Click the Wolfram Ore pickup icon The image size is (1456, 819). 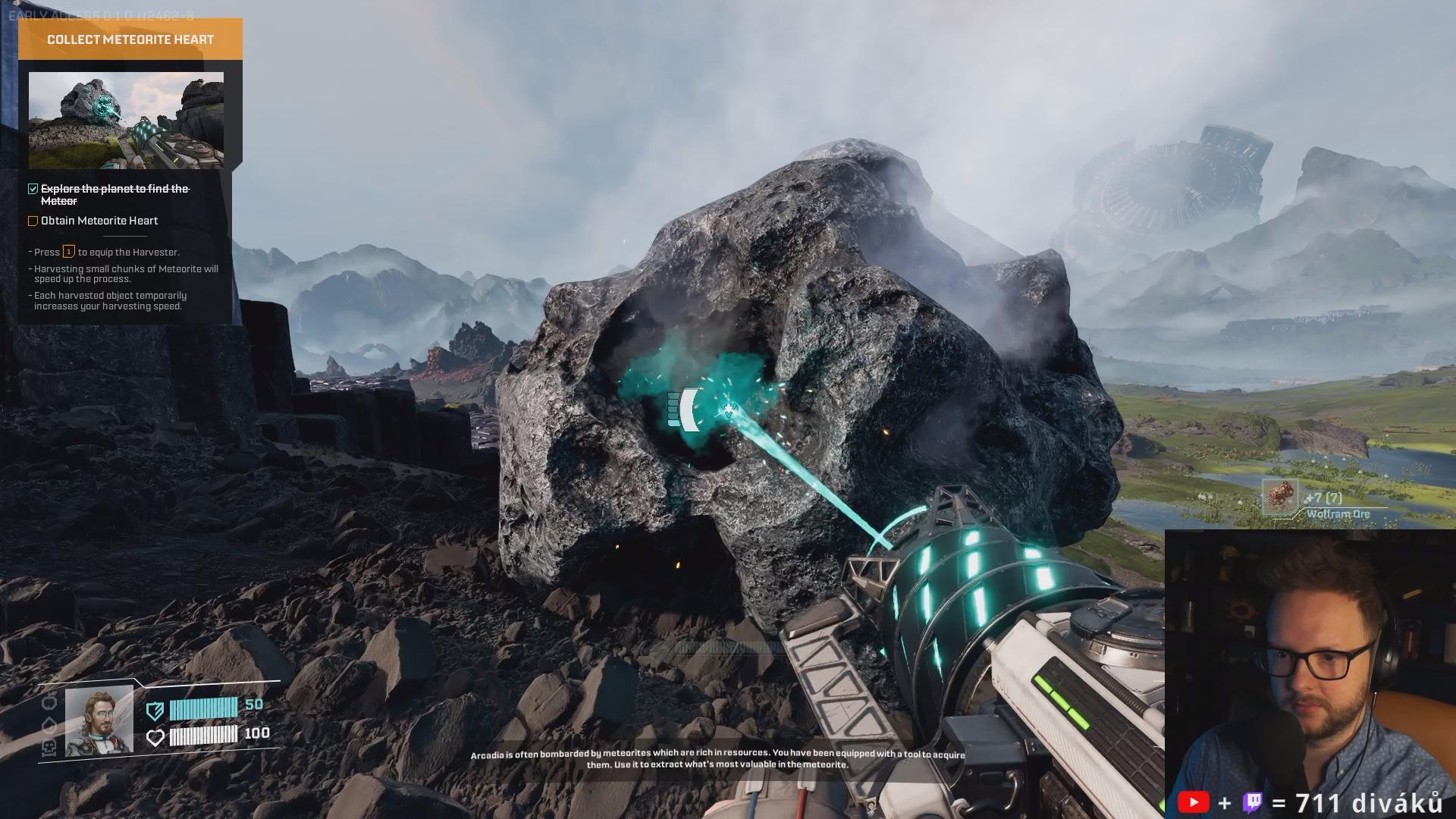tap(1281, 497)
